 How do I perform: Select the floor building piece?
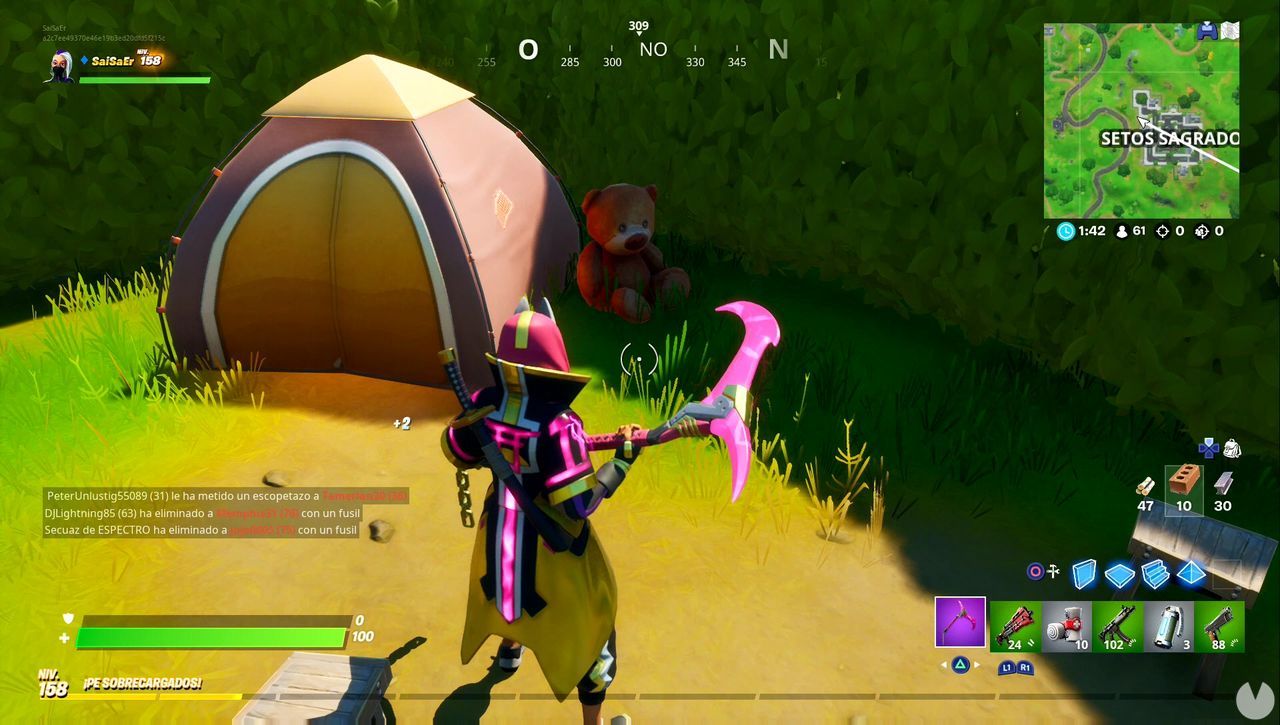(1118, 572)
